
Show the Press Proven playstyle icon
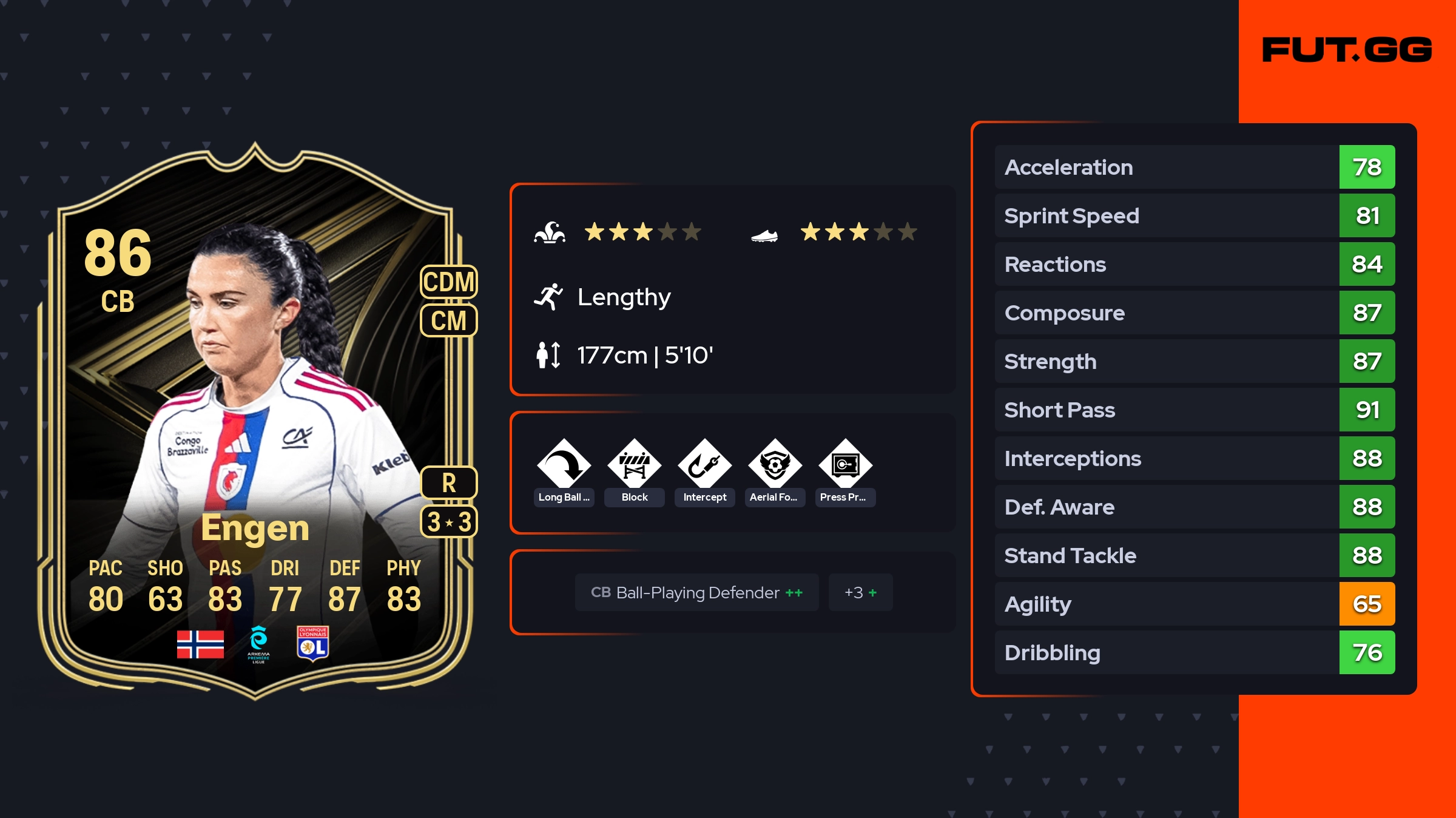click(x=846, y=466)
